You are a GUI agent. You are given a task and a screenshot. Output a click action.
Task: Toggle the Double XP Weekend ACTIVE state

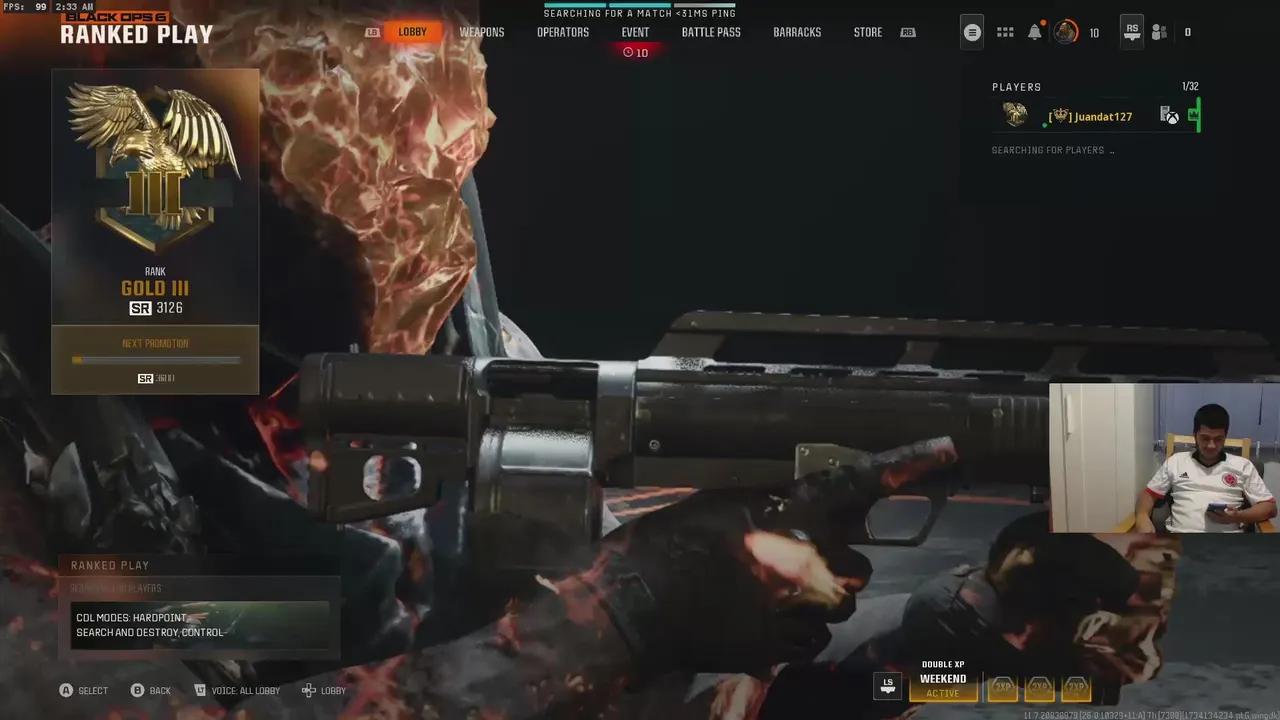click(942, 692)
